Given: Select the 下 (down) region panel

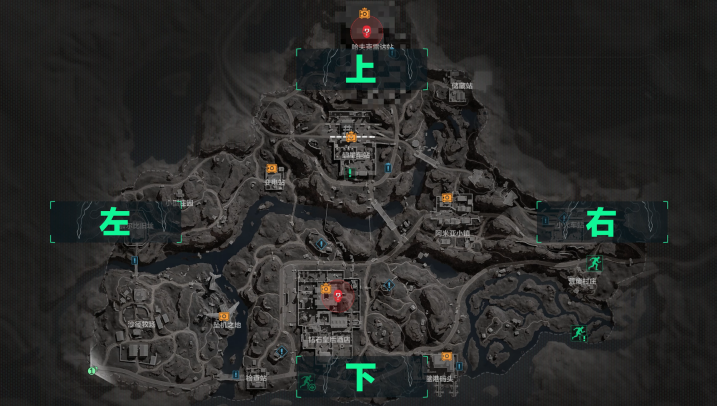Looking at the screenshot, I should point(361,376).
